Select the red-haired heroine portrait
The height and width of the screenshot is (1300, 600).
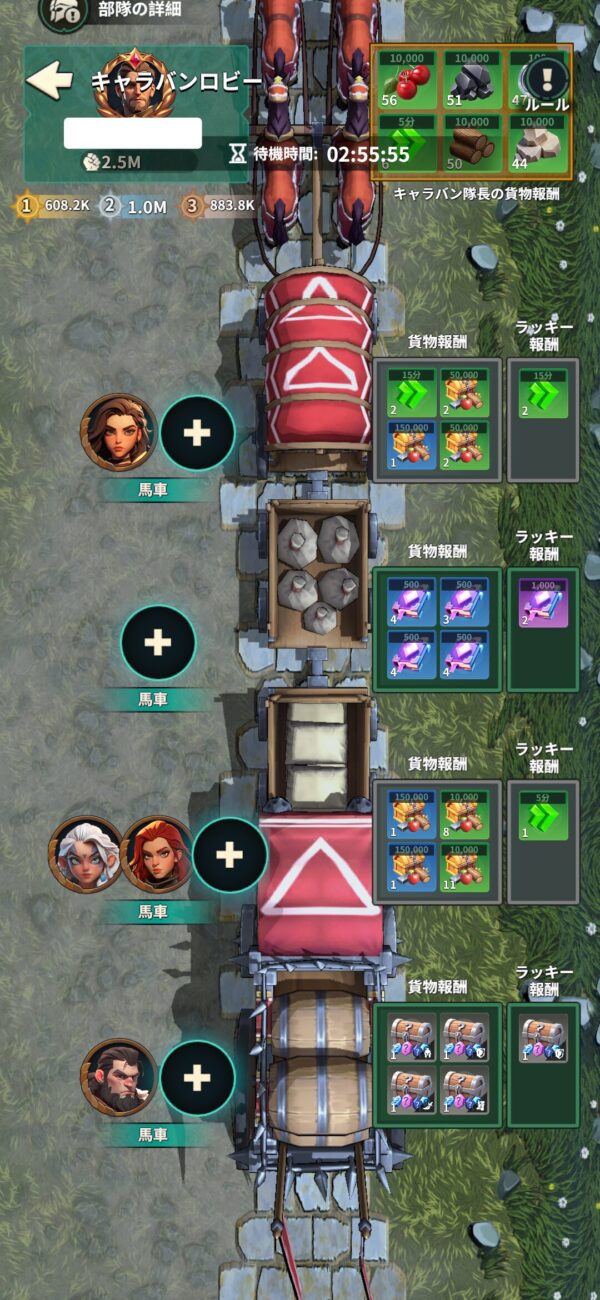tap(155, 855)
